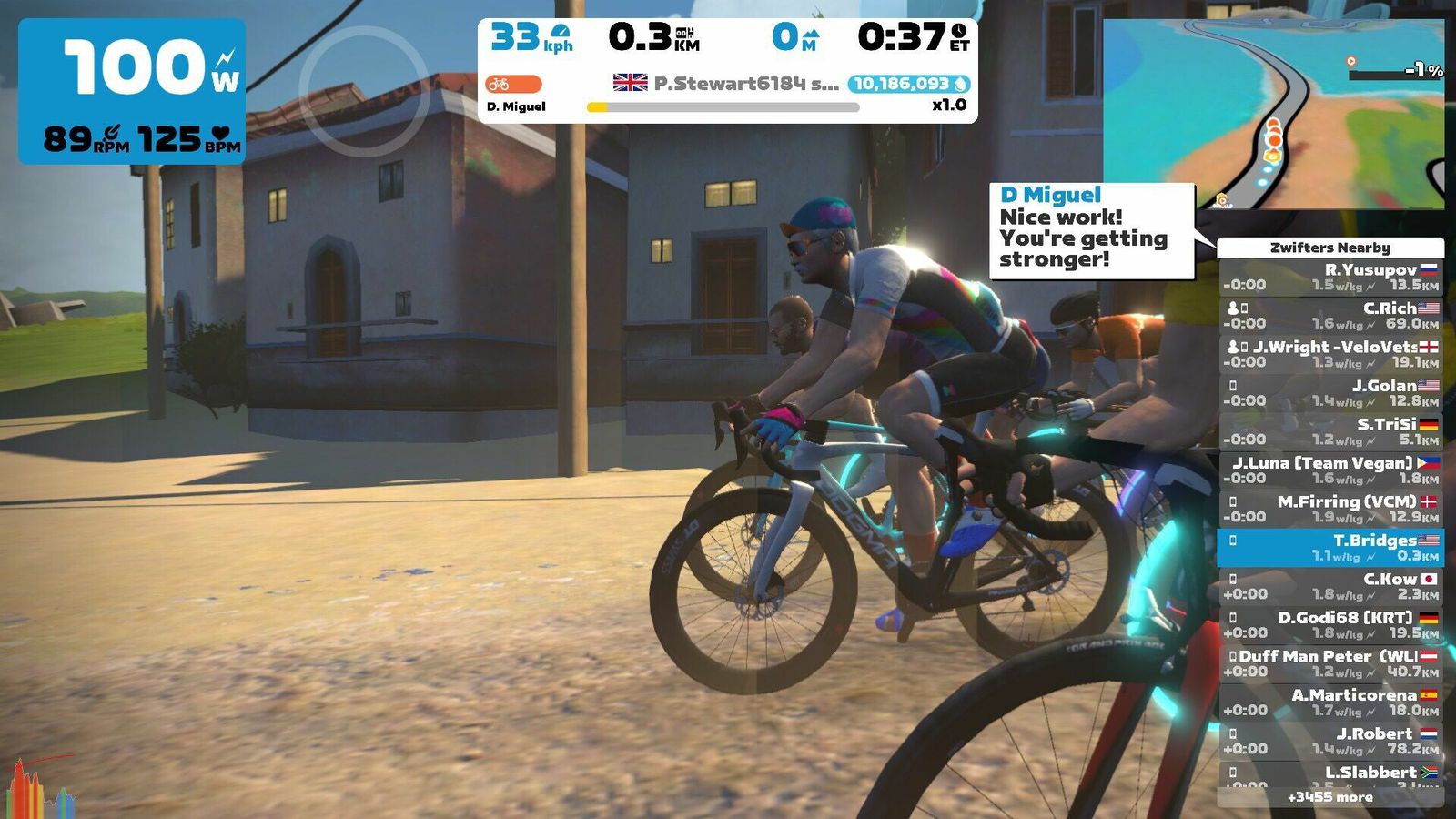Choose the D.Godi68 (KRT) rider row
This screenshot has width=1456, height=819.
pyautogui.click(x=1330, y=624)
